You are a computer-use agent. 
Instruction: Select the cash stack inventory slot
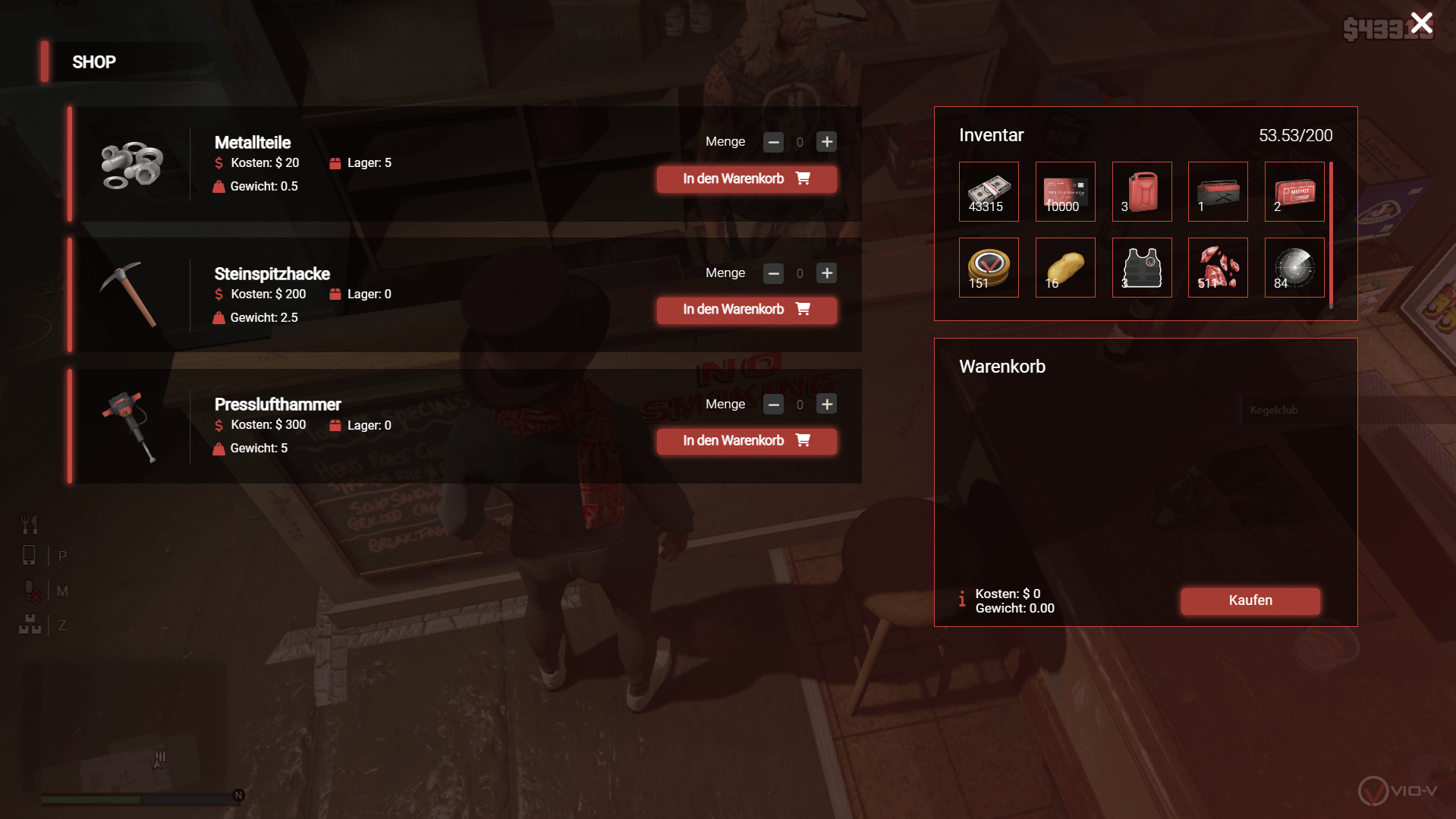989,191
